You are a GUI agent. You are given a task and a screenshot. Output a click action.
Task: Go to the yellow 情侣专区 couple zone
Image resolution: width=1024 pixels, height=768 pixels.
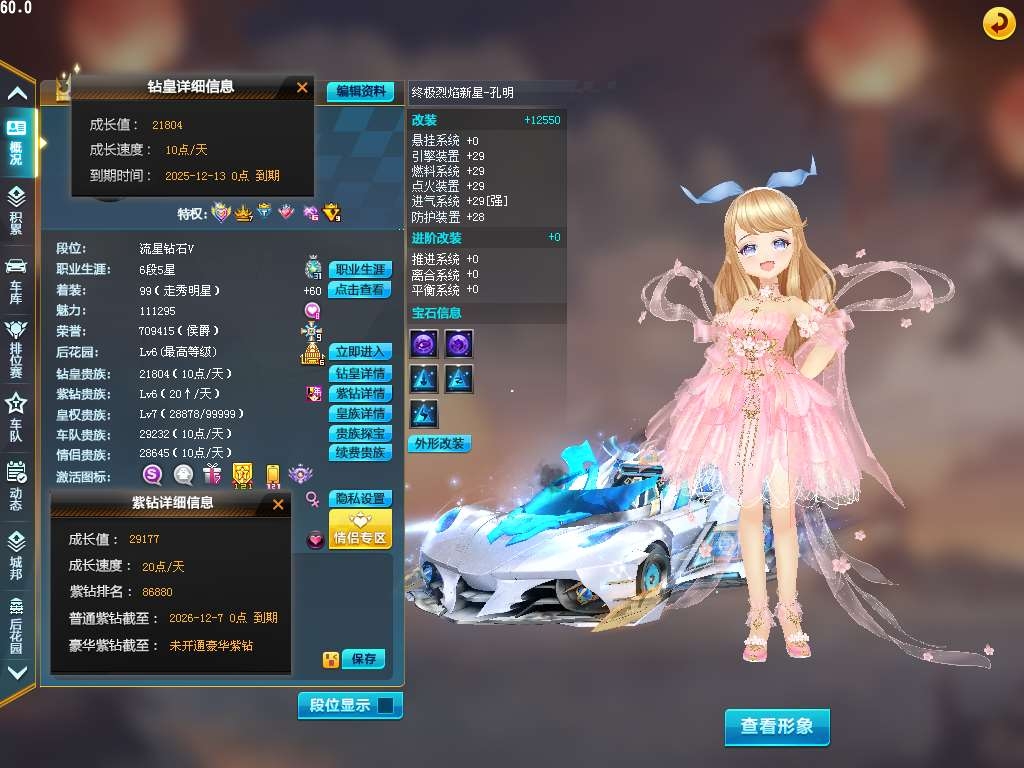[360, 530]
